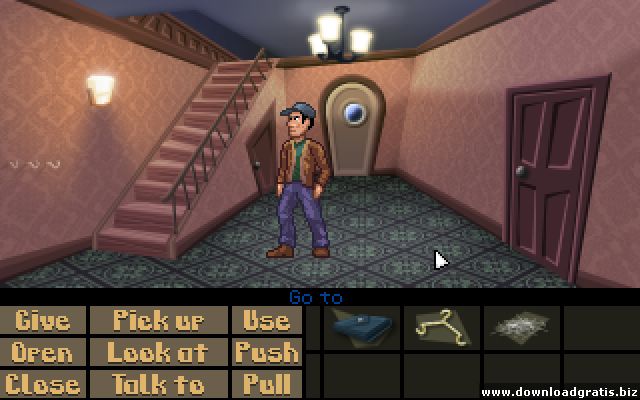Select the Close verb
The image size is (640, 400).
(x=44, y=384)
